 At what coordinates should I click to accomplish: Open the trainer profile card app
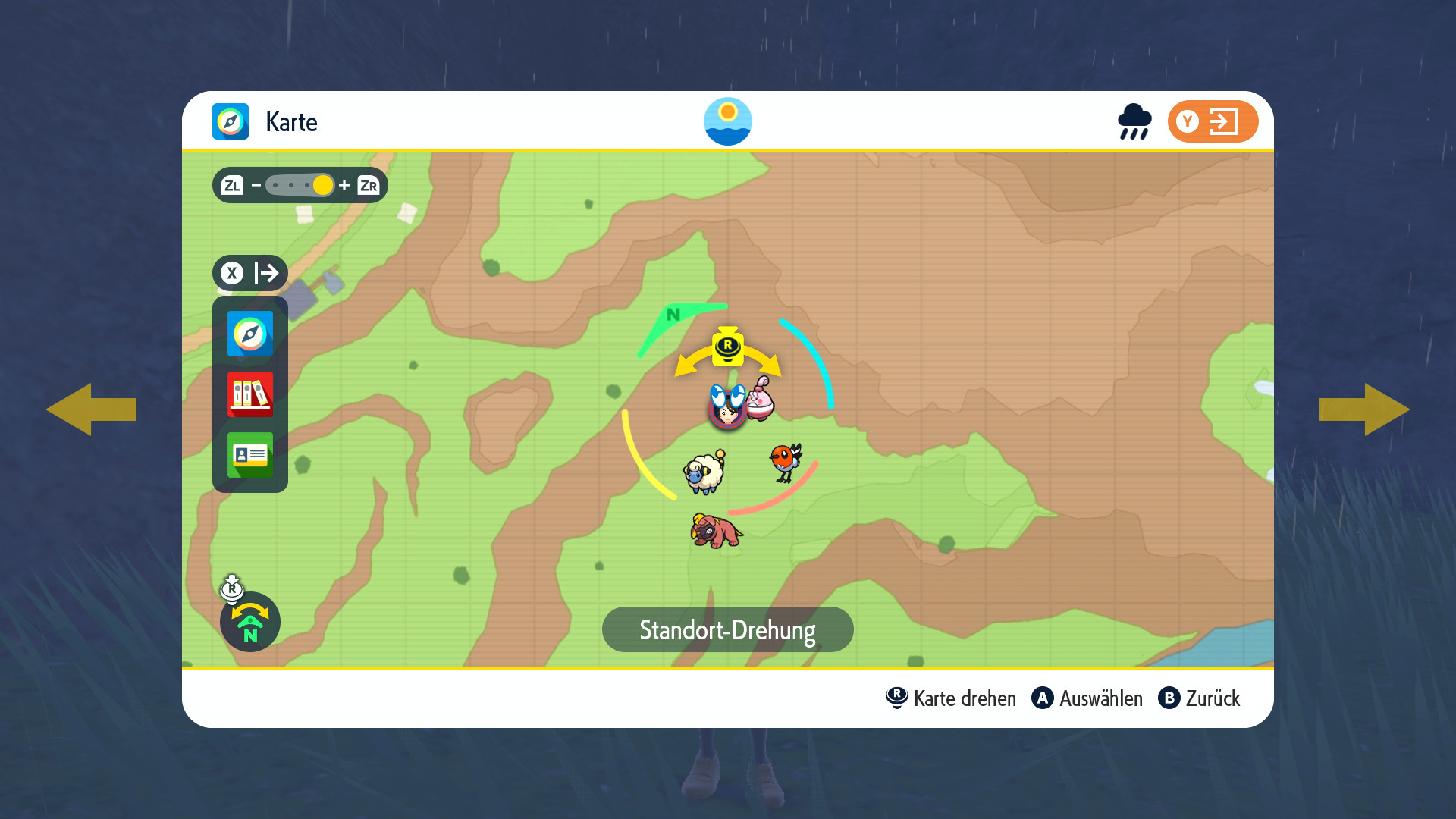coord(249,454)
